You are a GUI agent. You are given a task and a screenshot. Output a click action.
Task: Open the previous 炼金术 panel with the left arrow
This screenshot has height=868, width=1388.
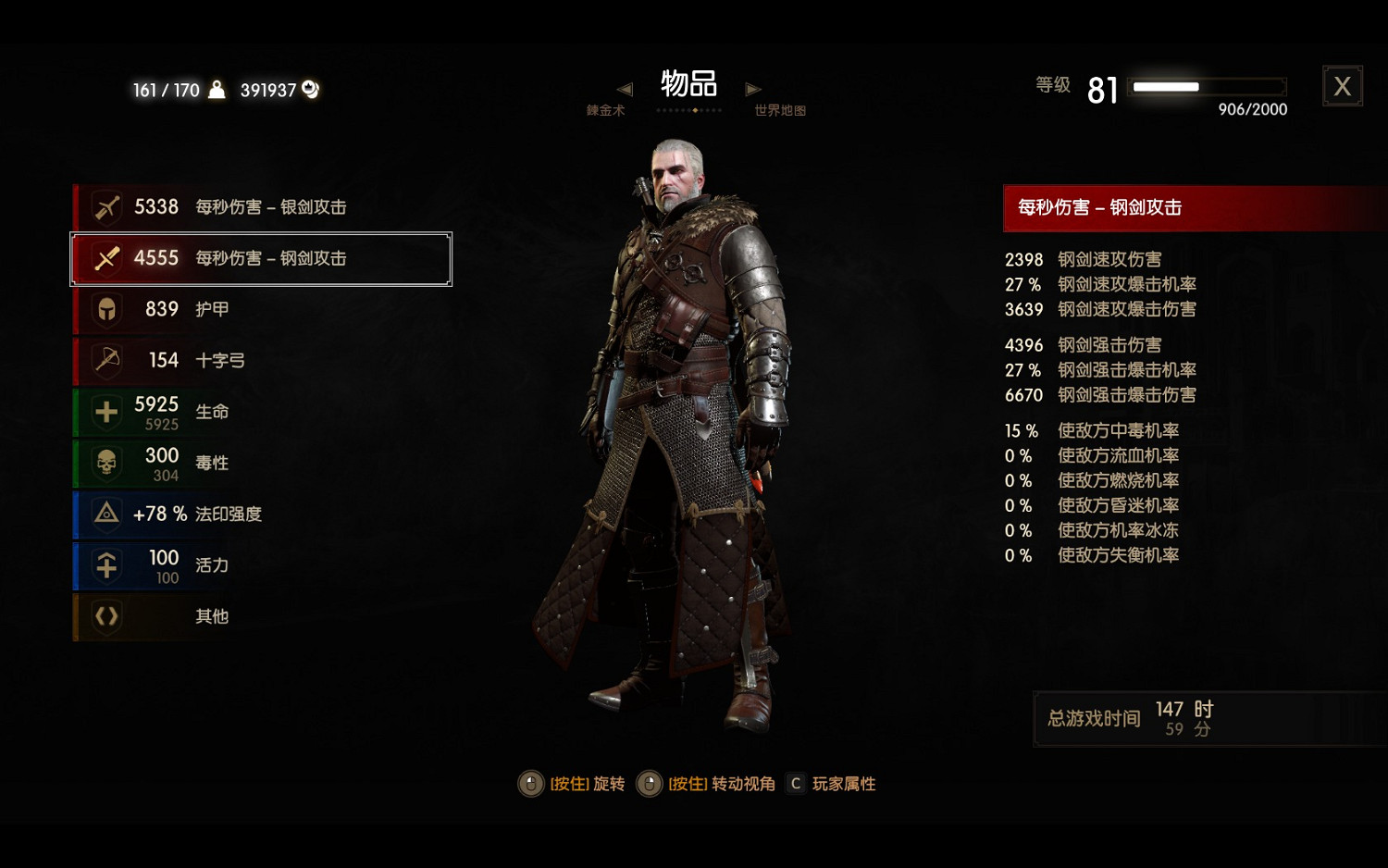[x=625, y=89]
